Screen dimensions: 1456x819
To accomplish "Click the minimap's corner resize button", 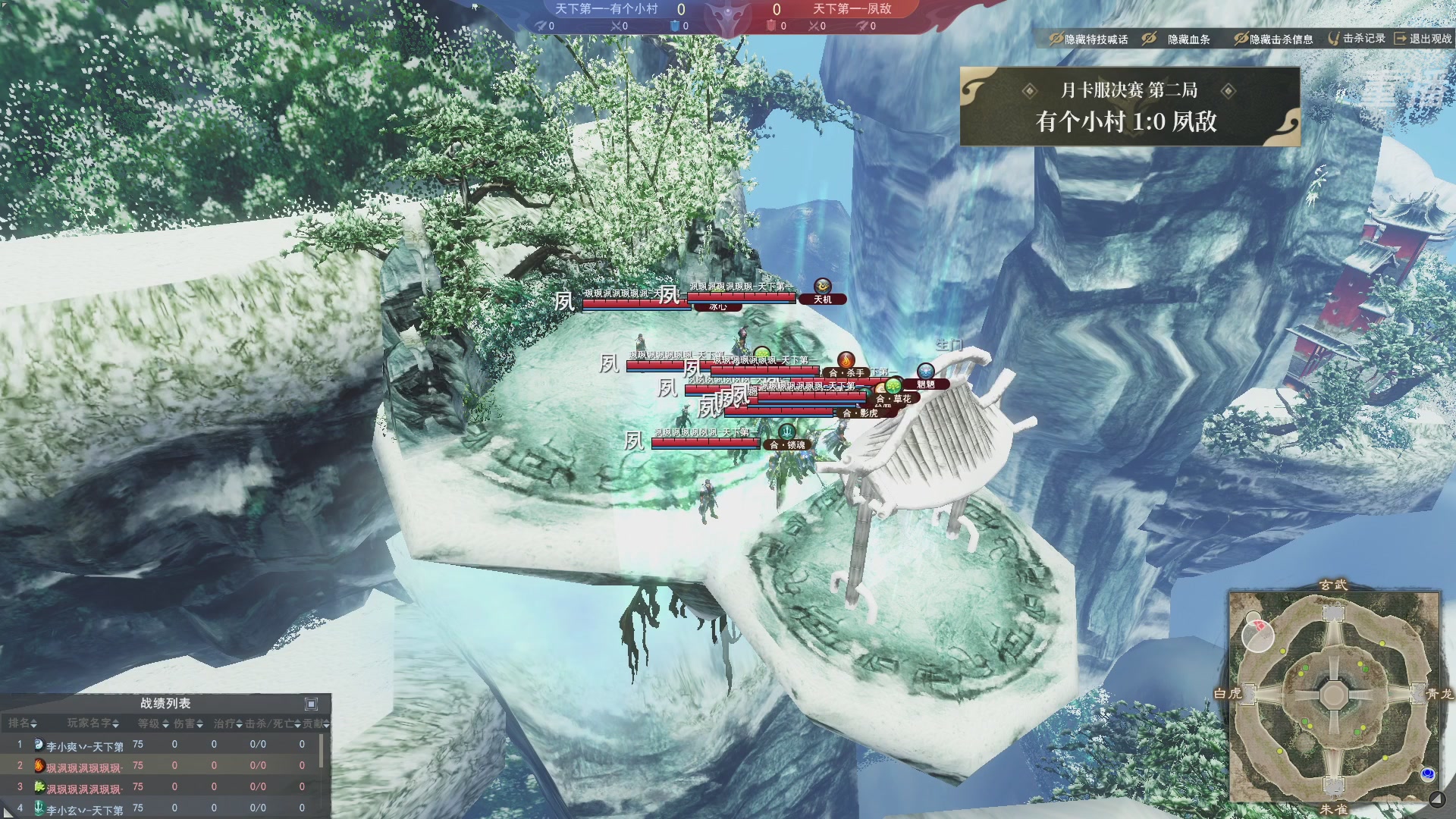I will [x=1436, y=799].
